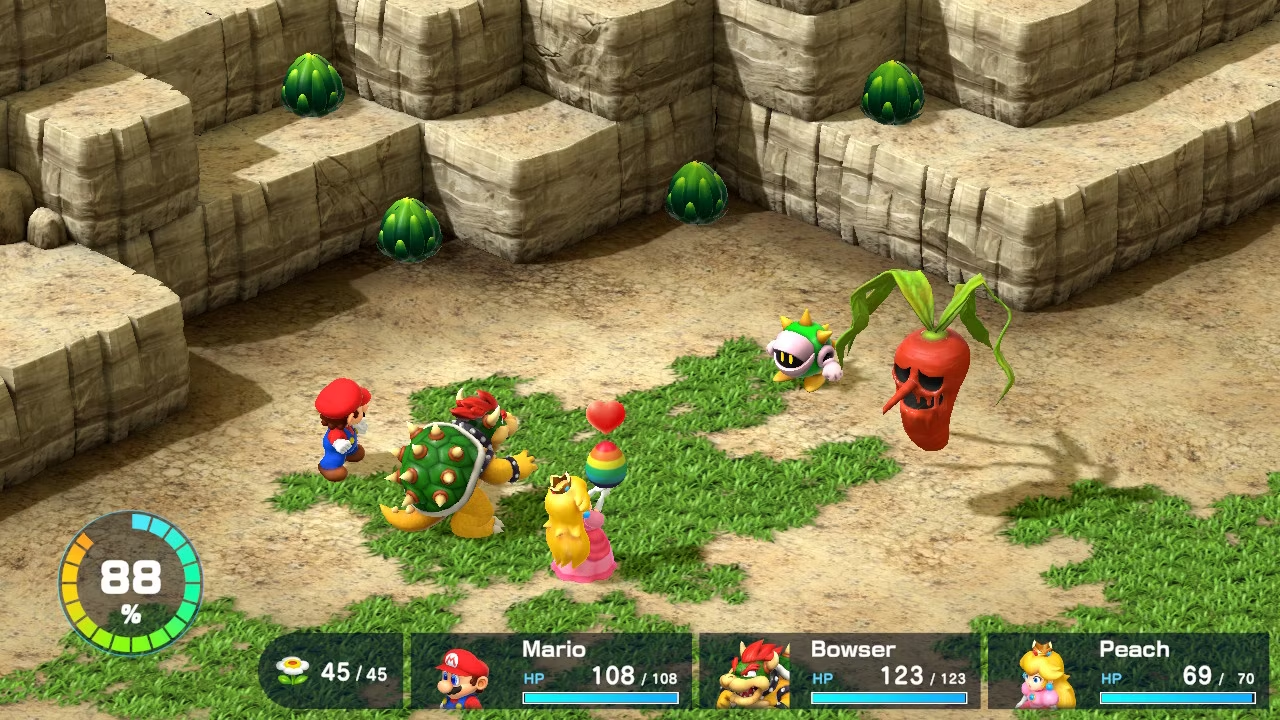Select Mario's party status panel
This screenshot has height=720, width=1280.
click(x=552, y=671)
